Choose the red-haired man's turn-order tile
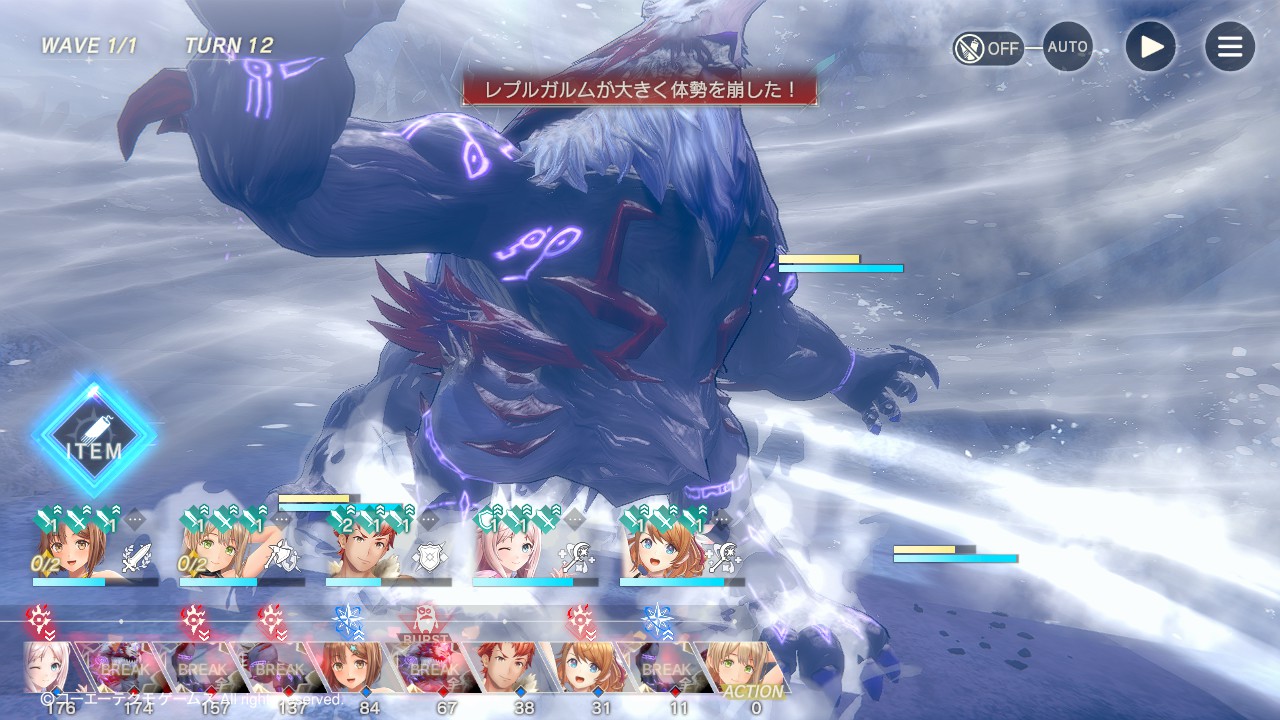Viewport: 1280px width, 720px height. coord(510,668)
